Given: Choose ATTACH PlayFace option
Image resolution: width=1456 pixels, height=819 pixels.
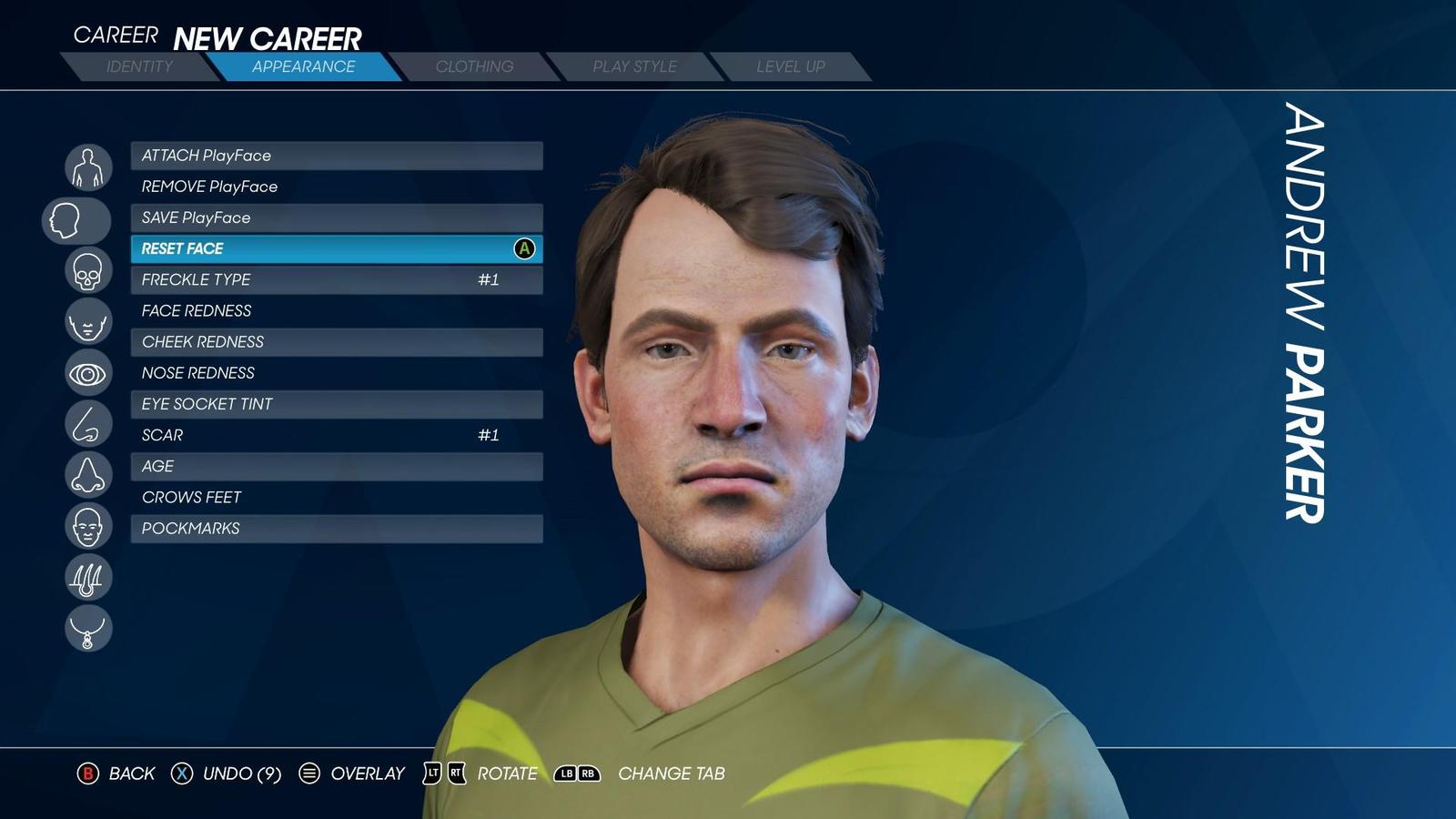Looking at the screenshot, I should [337, 156].
